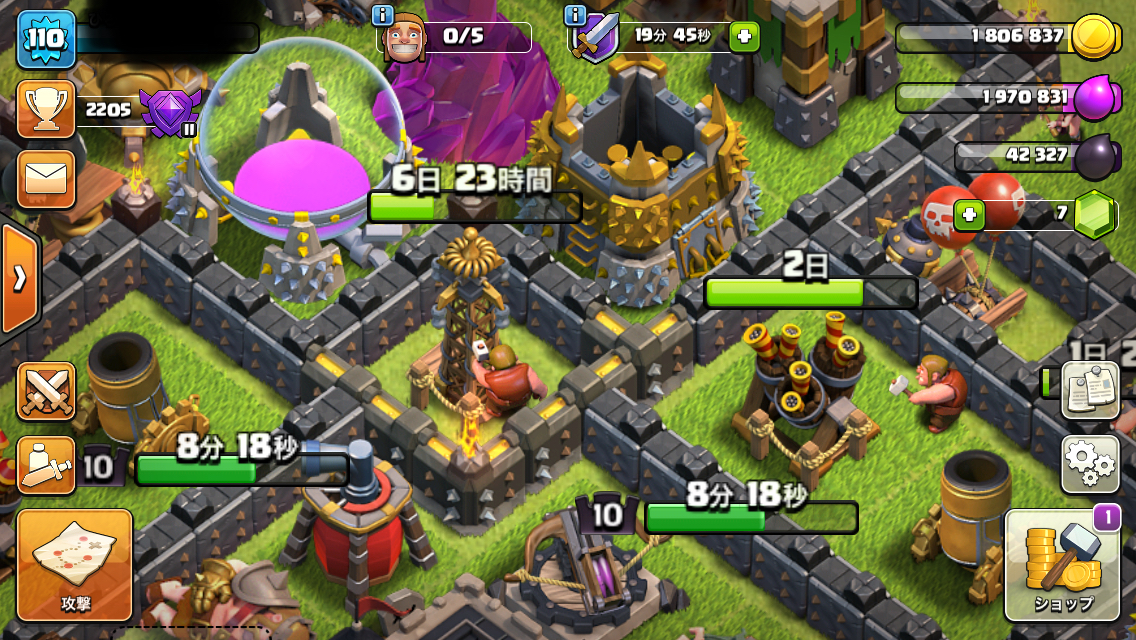The height and width of the screenshot is (640, 1136).
Task: Show builder info above builder face
Action: (x=382, y=14)
